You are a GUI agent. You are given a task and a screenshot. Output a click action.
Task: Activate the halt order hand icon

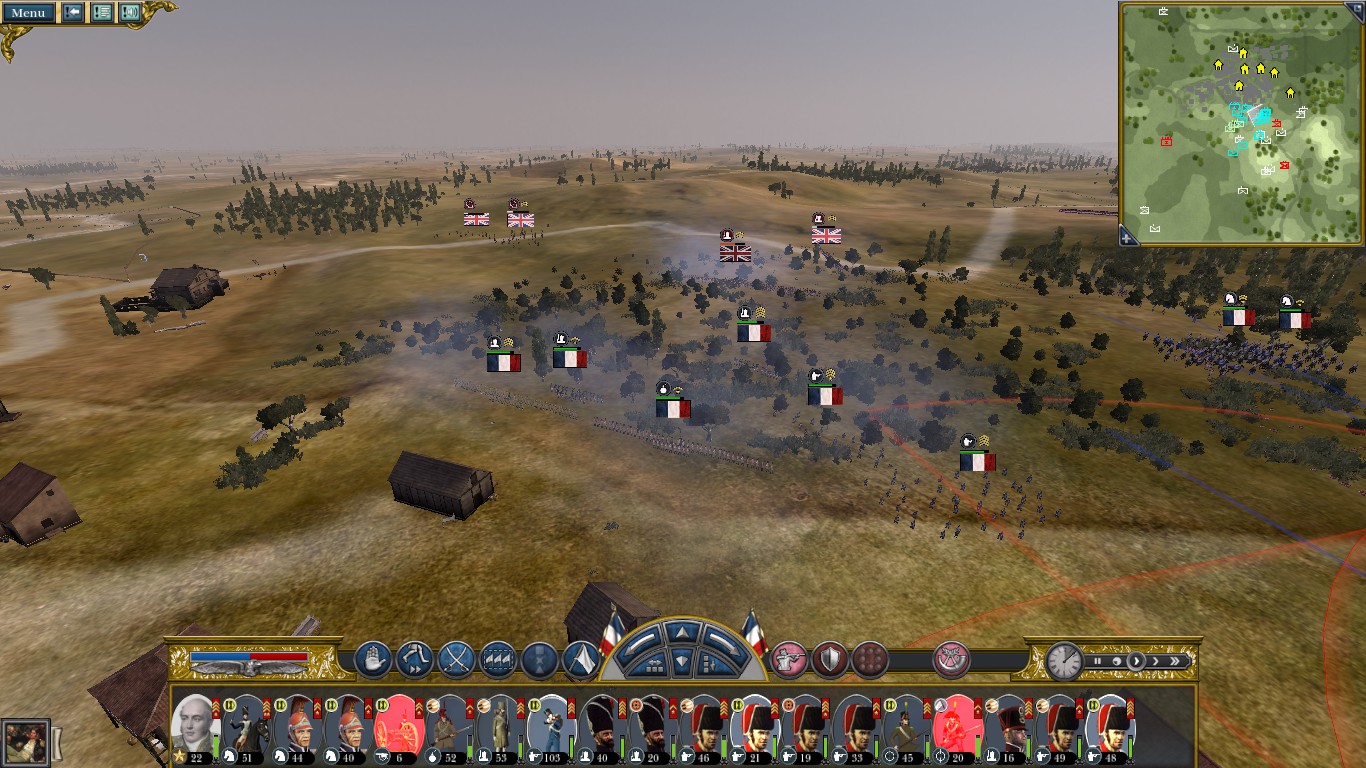point(372,659)
